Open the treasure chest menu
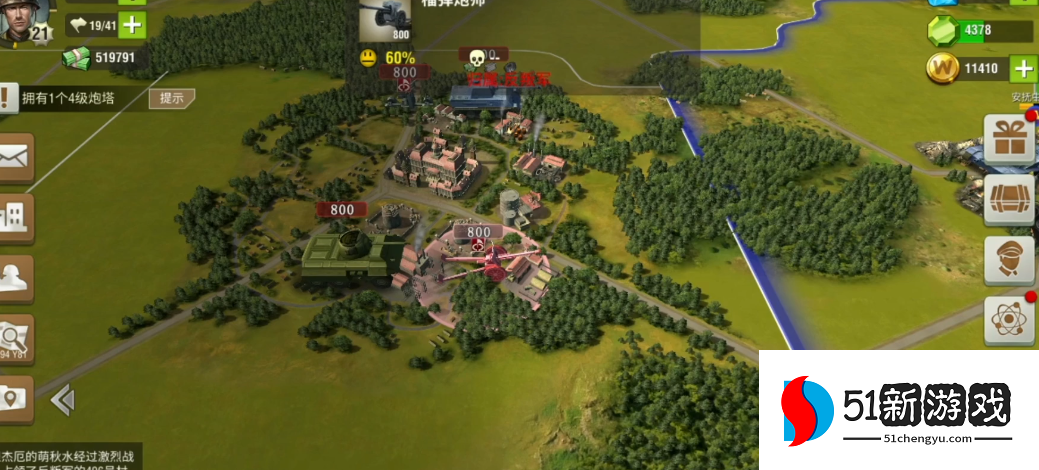Screen dimensions: 1039x470 click(x=1009, y=201)
